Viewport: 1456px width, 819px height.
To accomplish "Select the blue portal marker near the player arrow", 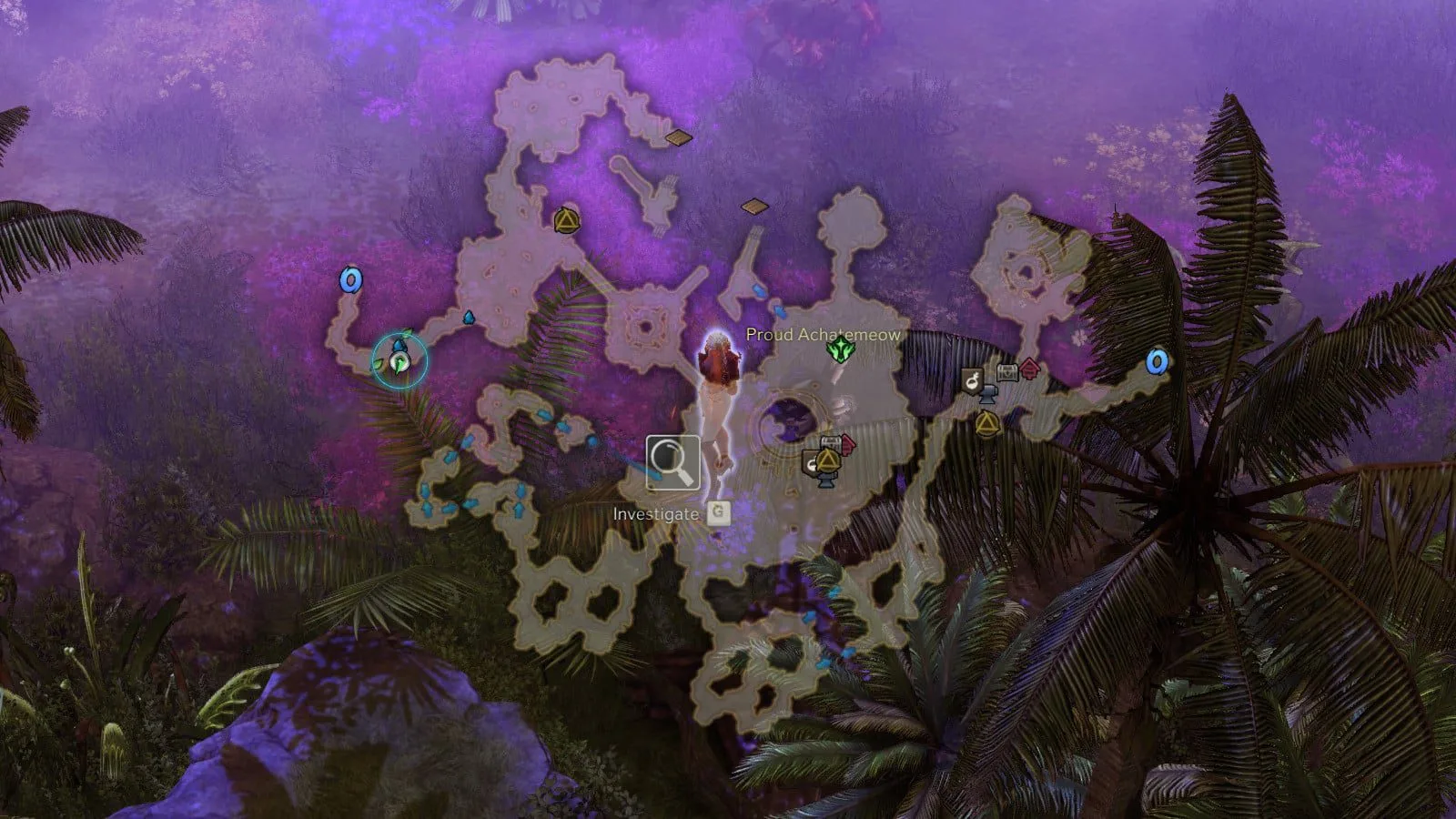I will (x=349, y=279).
